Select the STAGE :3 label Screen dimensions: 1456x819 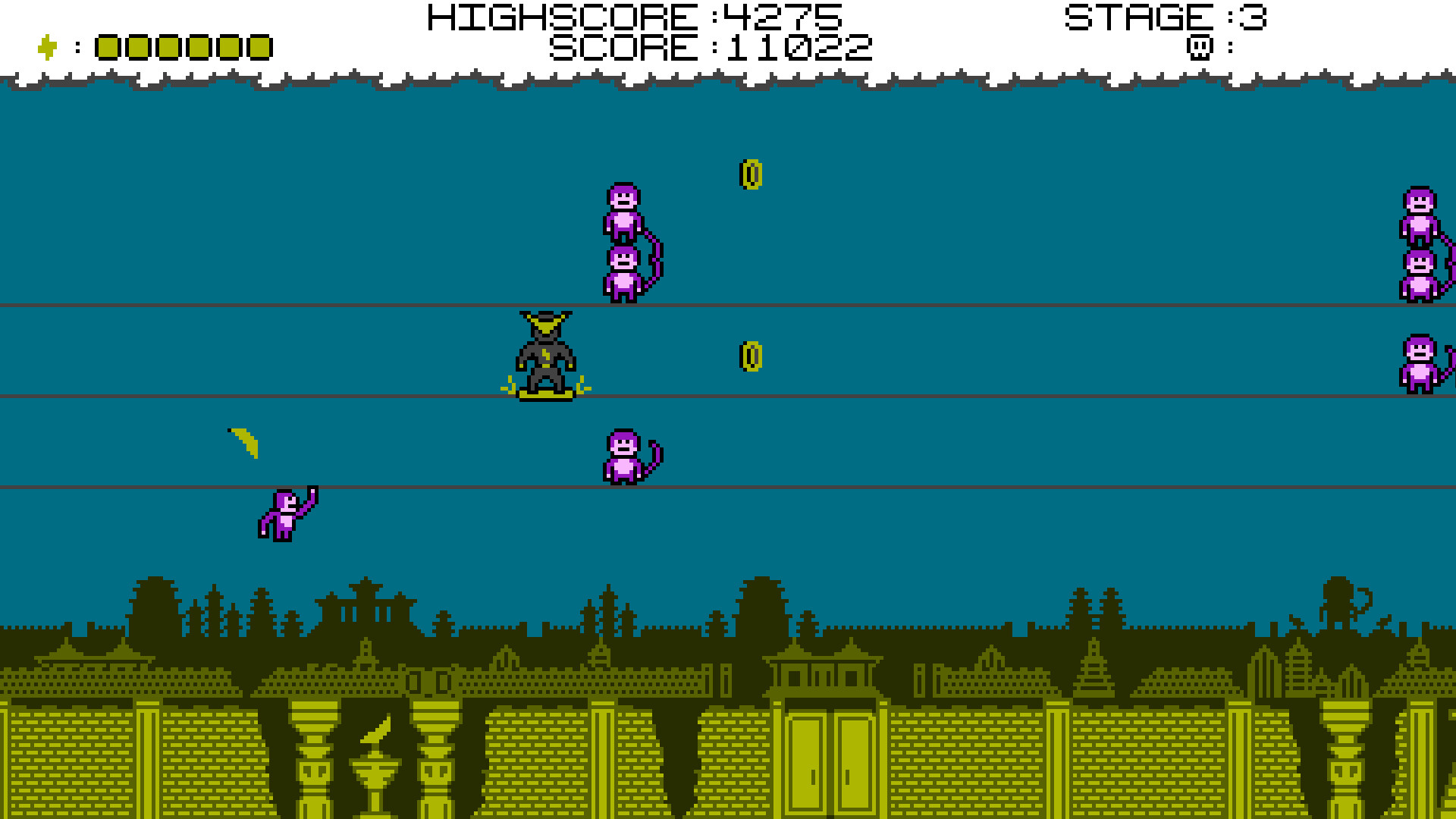click(x=1166, y=17)
